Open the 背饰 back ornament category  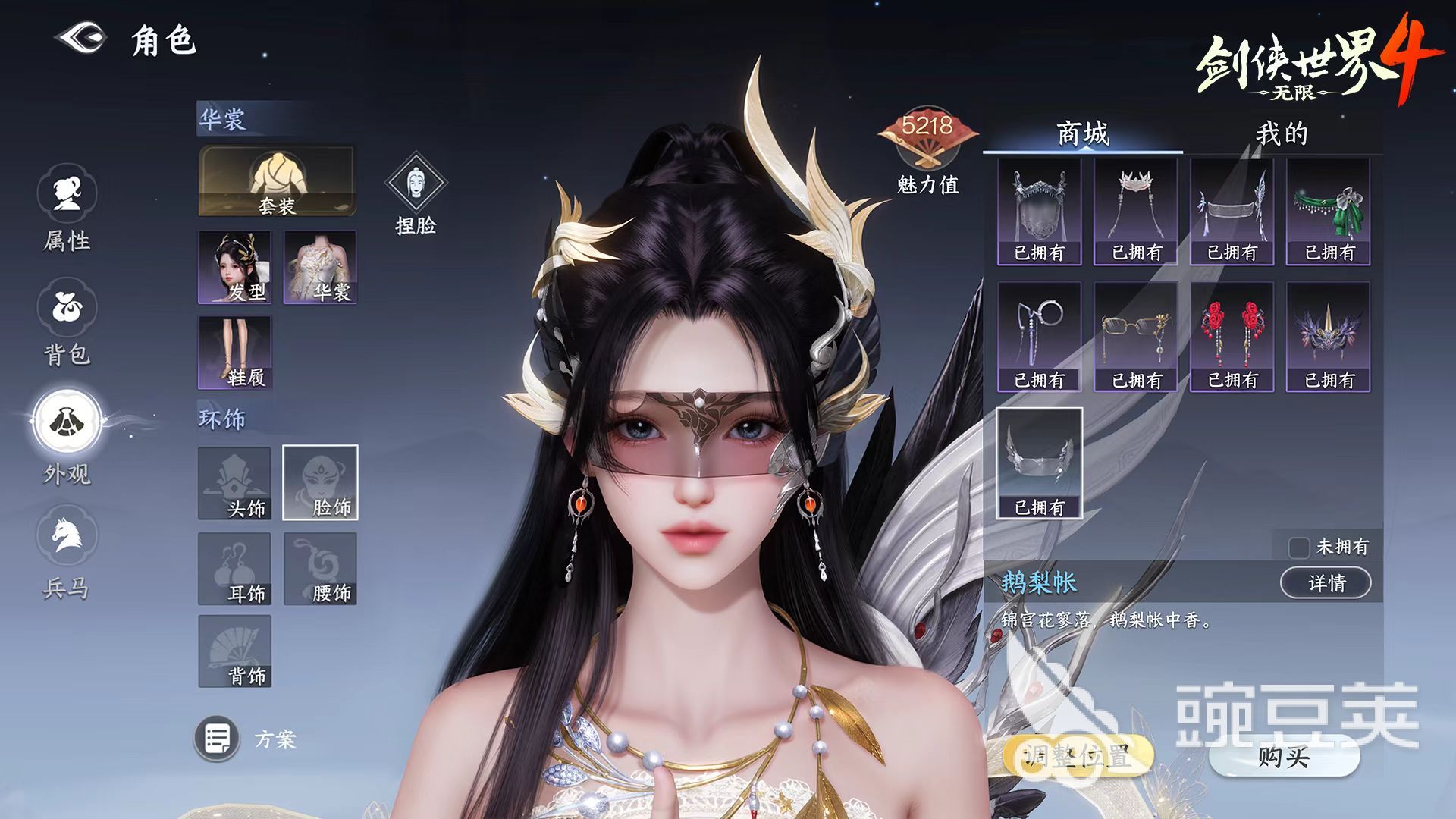click(x=235, y=651)
